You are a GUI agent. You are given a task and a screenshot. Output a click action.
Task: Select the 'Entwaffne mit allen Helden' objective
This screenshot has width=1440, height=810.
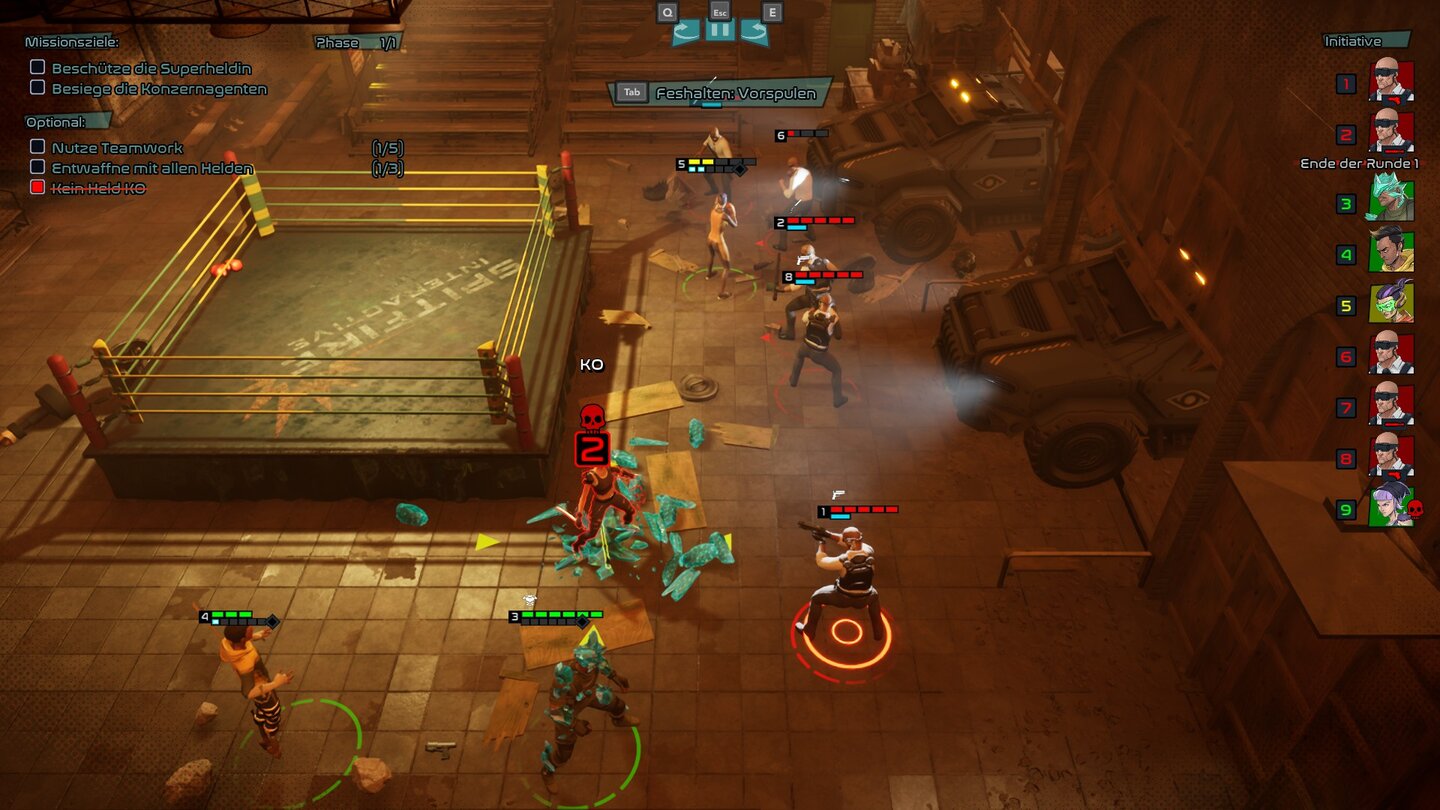[151, 168]
